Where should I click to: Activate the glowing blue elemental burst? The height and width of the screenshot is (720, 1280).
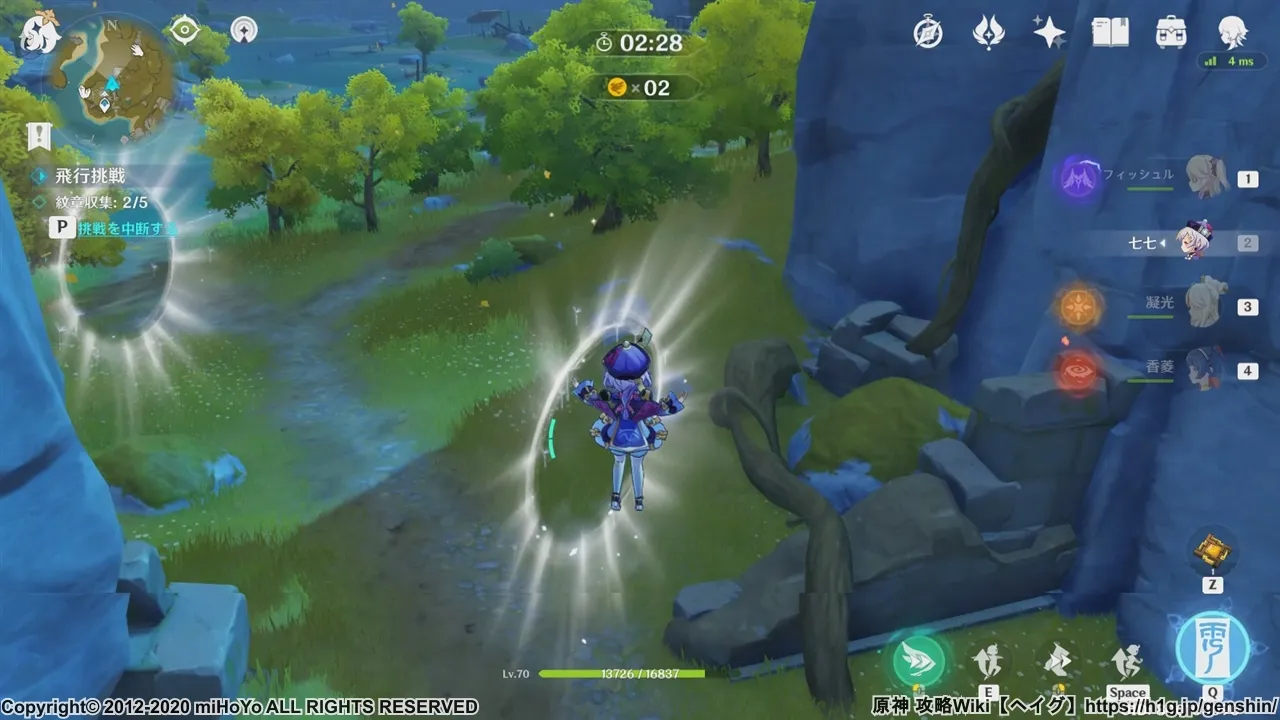click(x=1212, y=647)
